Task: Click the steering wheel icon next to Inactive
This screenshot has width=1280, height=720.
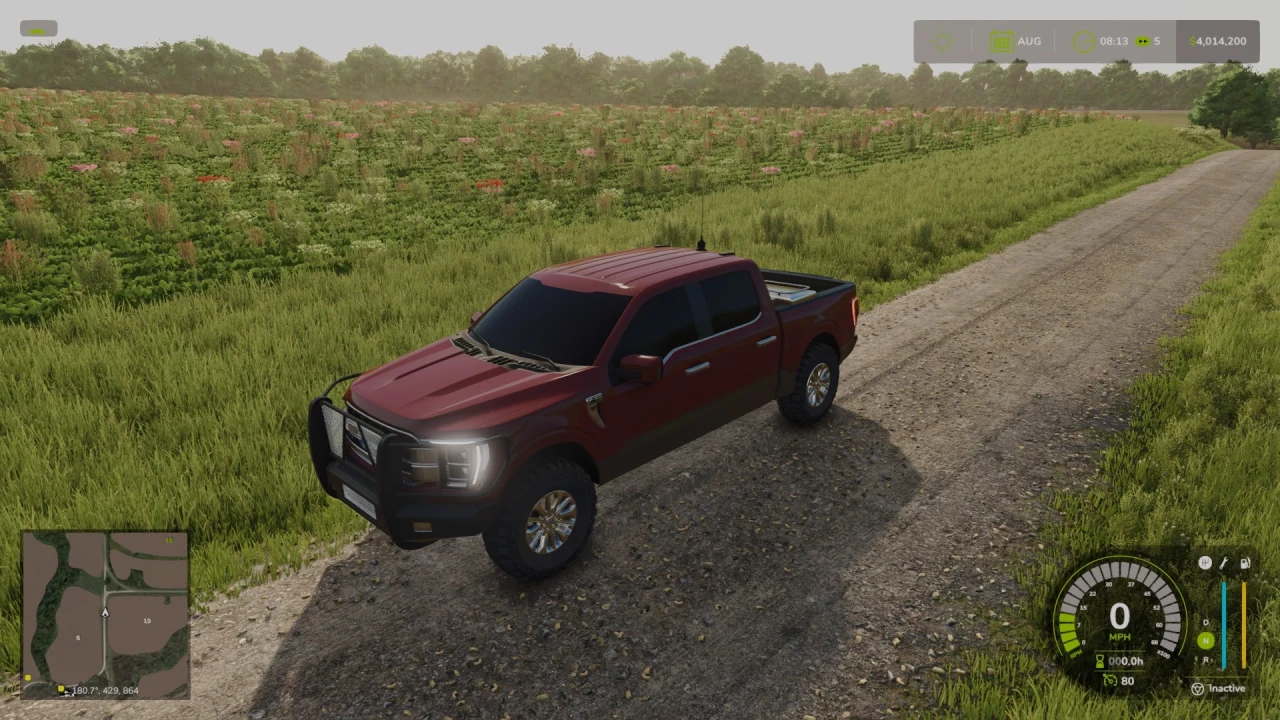Action: coord(1198,688)
